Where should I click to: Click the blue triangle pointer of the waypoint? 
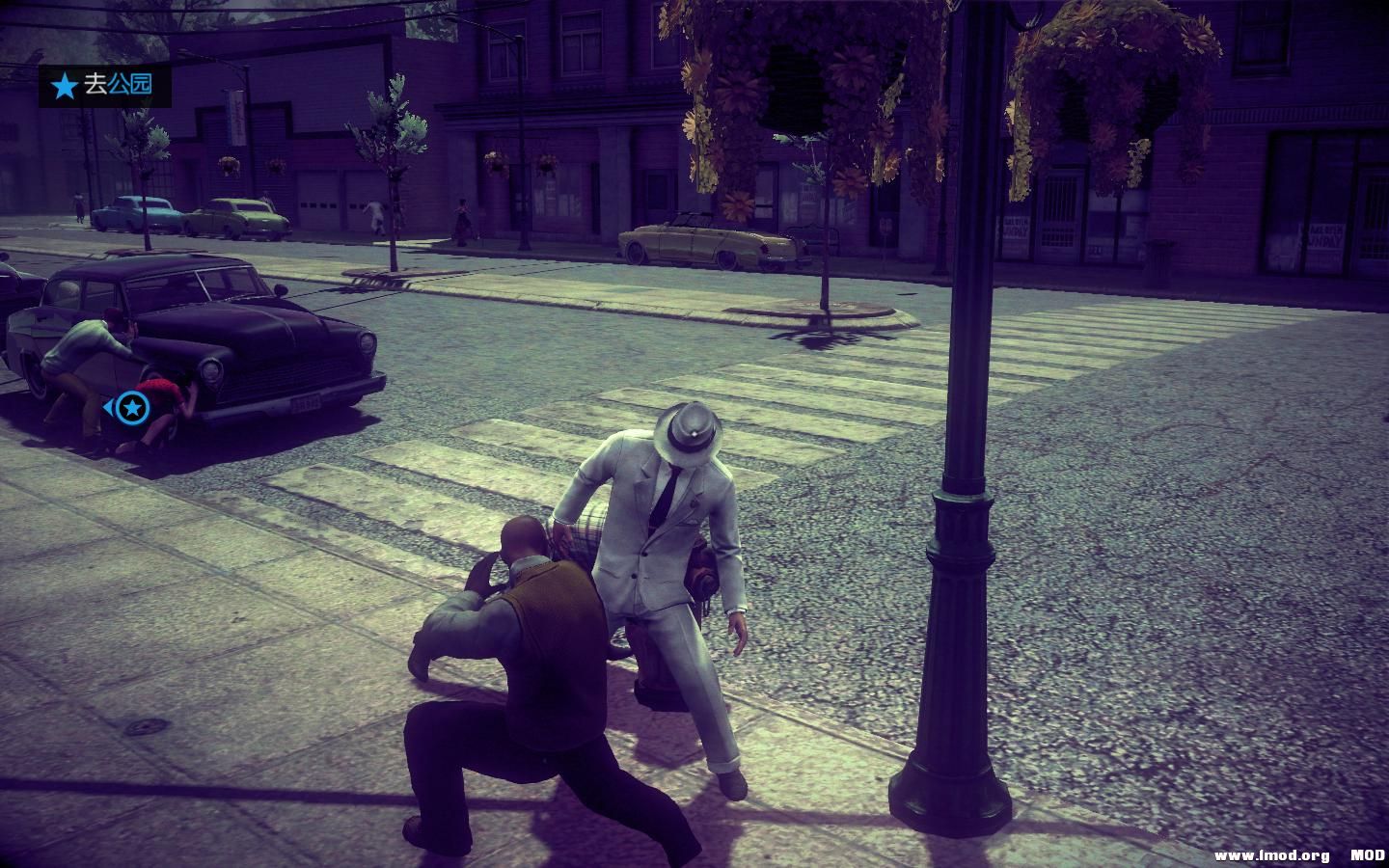[x=109, y=409]
